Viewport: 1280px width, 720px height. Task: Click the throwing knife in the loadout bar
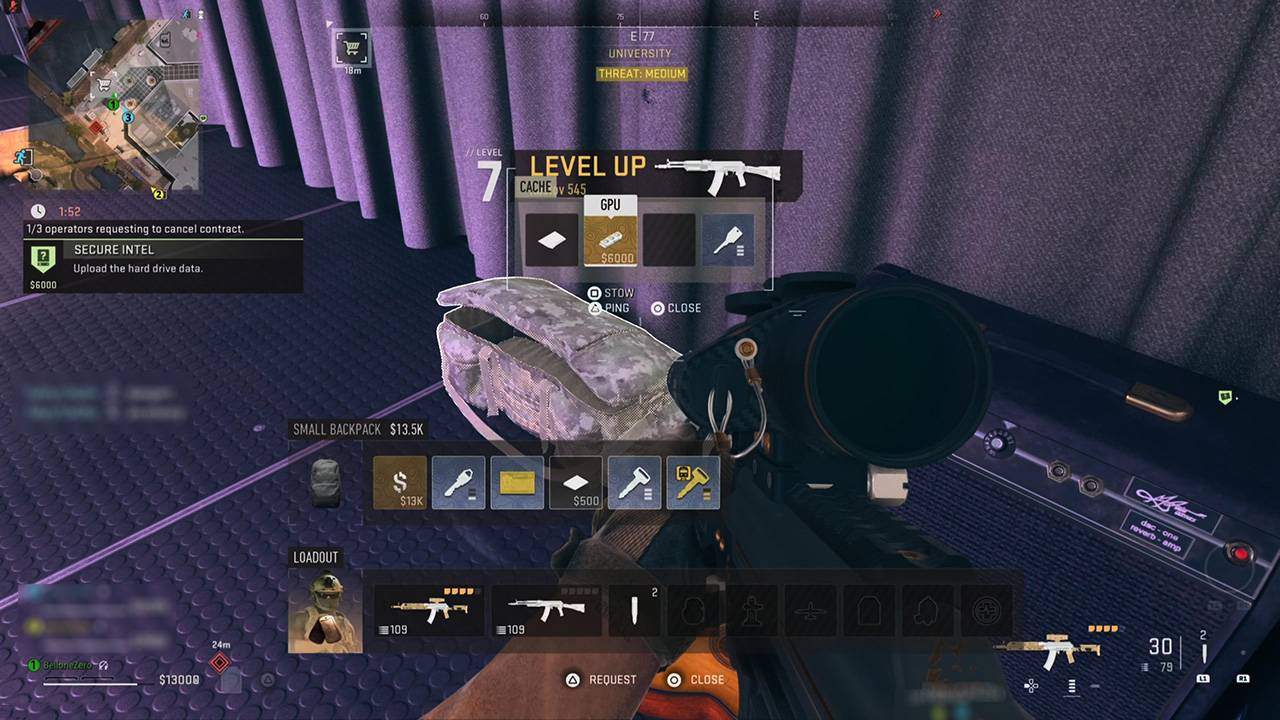pyautogui.click(x=634, y=608)
